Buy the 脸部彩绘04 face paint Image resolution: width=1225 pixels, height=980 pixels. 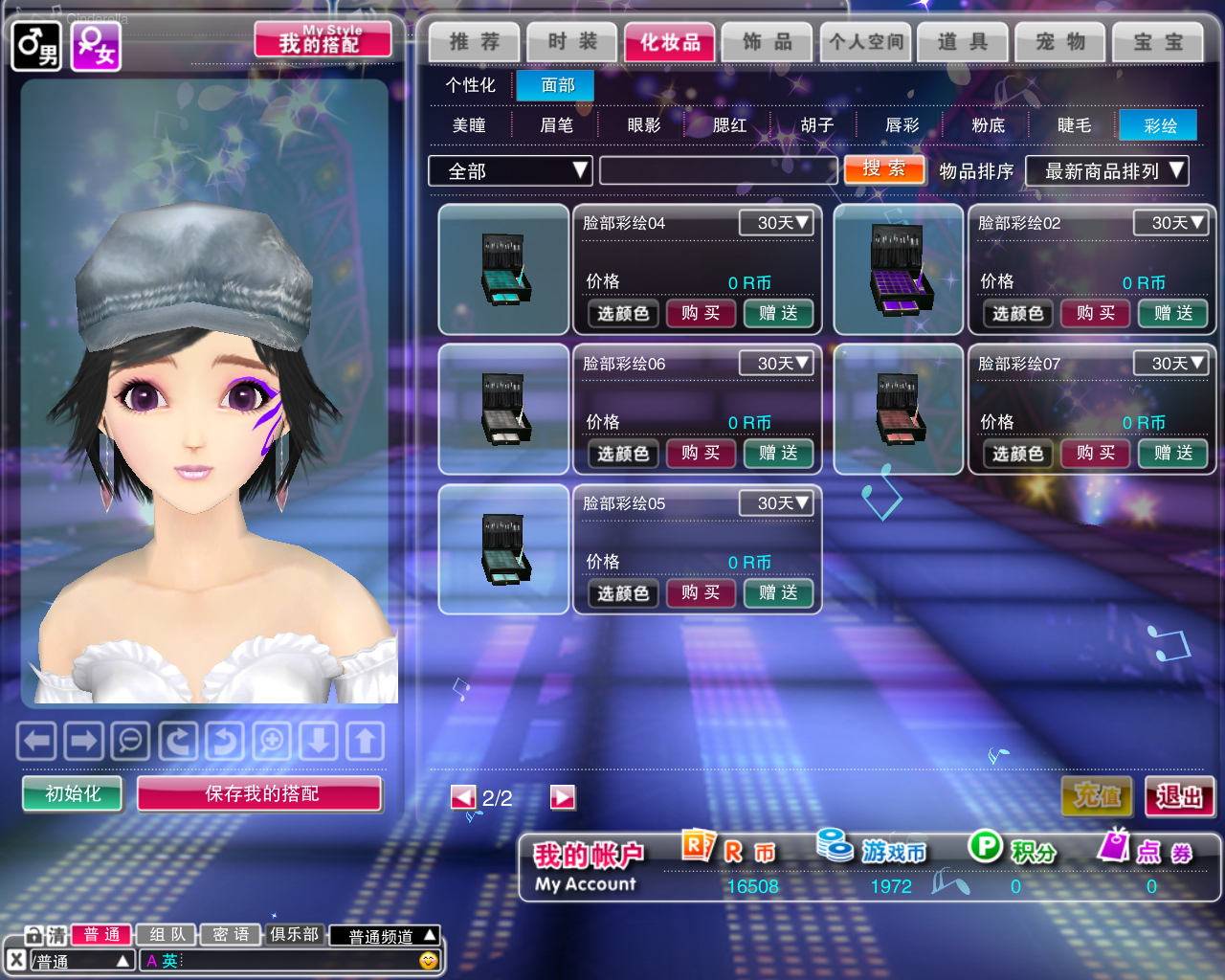[x=701, y=313]
